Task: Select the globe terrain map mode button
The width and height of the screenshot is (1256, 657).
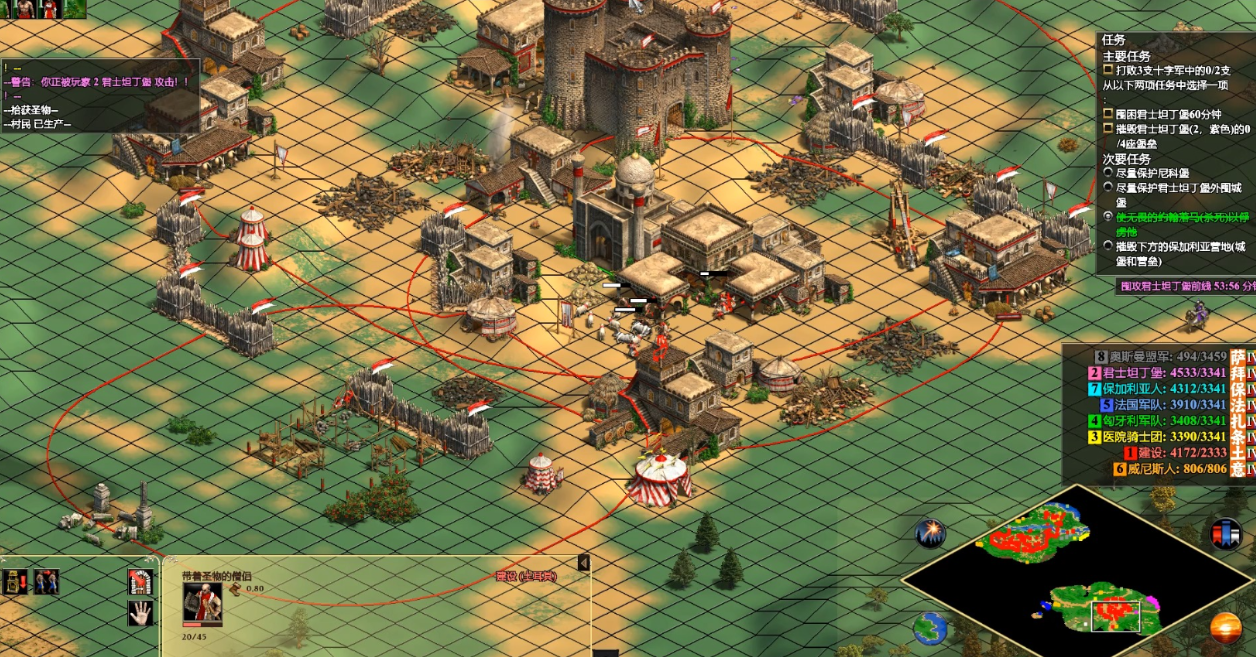Action: [x=929, y=628]
